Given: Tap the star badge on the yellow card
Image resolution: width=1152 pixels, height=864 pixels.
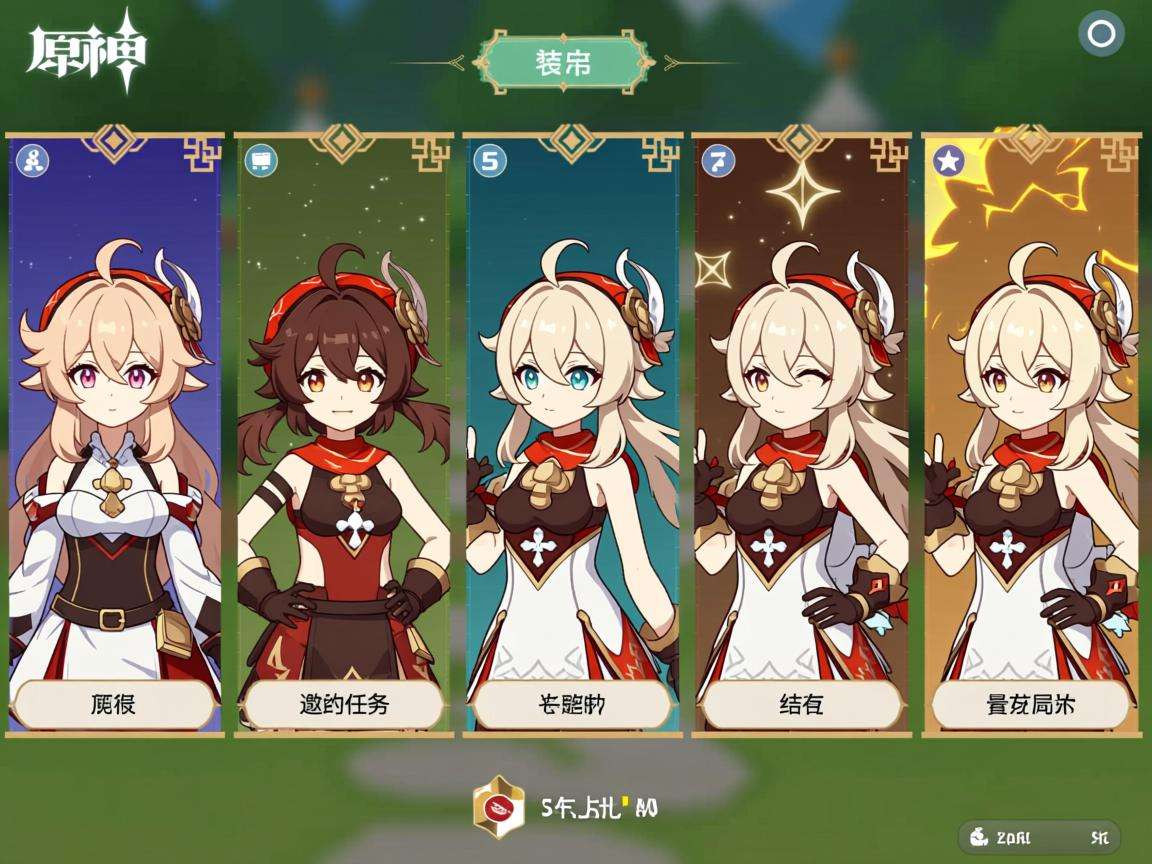Looking at the screenshot, I should (948, 160).
